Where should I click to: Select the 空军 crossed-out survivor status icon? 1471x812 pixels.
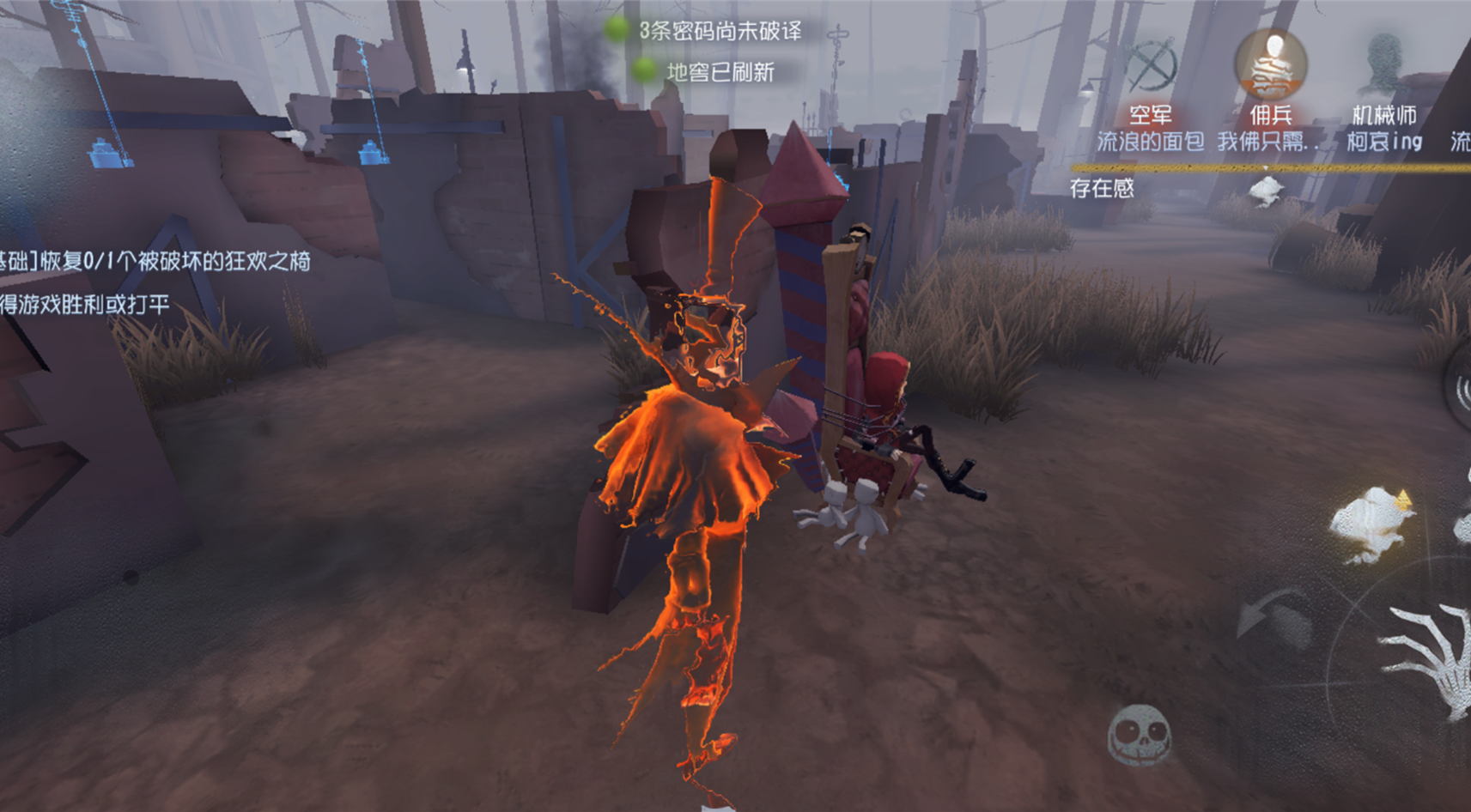1151,66
